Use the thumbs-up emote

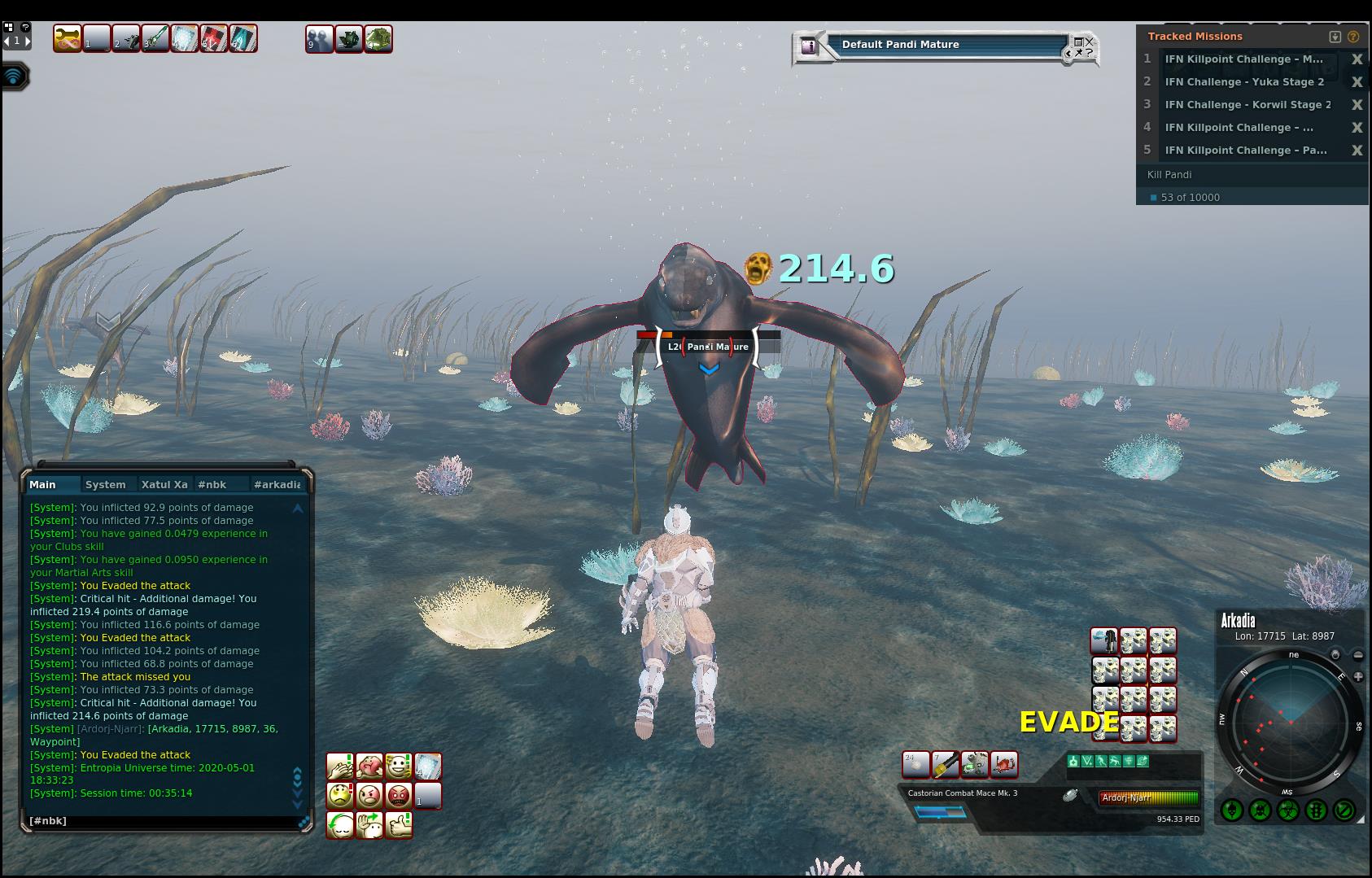pos(399,824)
